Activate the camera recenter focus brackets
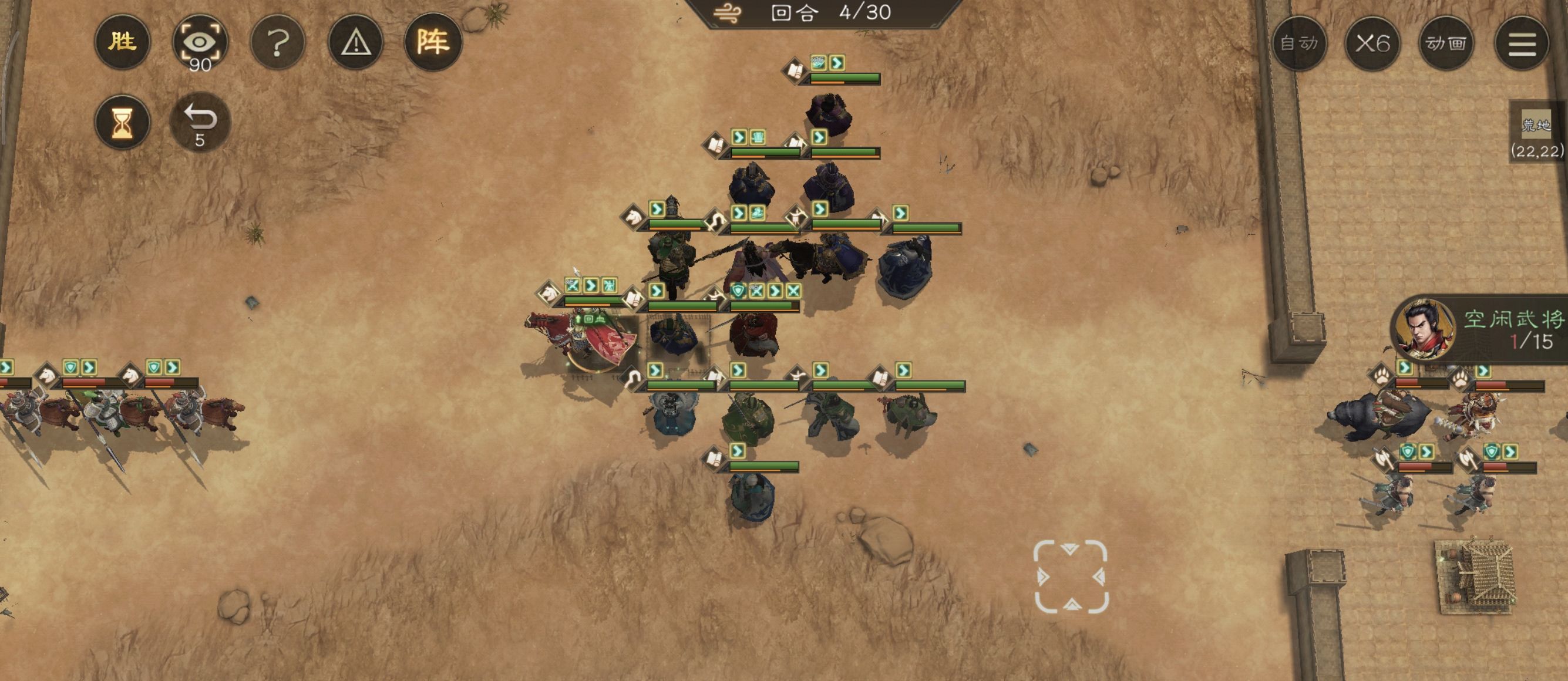The width and height of the screenshot is (1568, 681). pyautogui.click(x=1071, y=577)
